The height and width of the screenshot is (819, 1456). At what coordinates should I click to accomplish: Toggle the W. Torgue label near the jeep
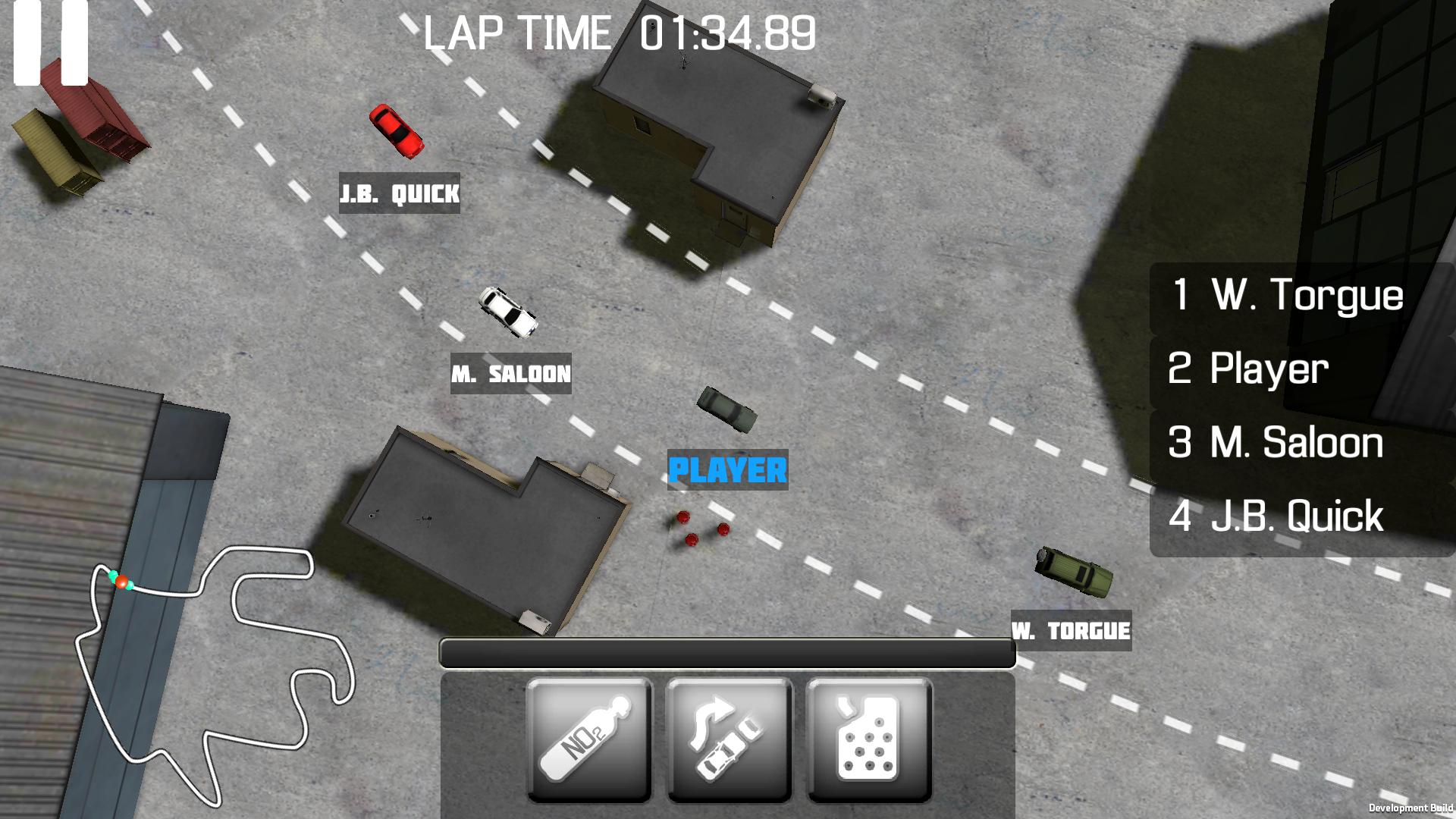click(x=1073, y=629)
